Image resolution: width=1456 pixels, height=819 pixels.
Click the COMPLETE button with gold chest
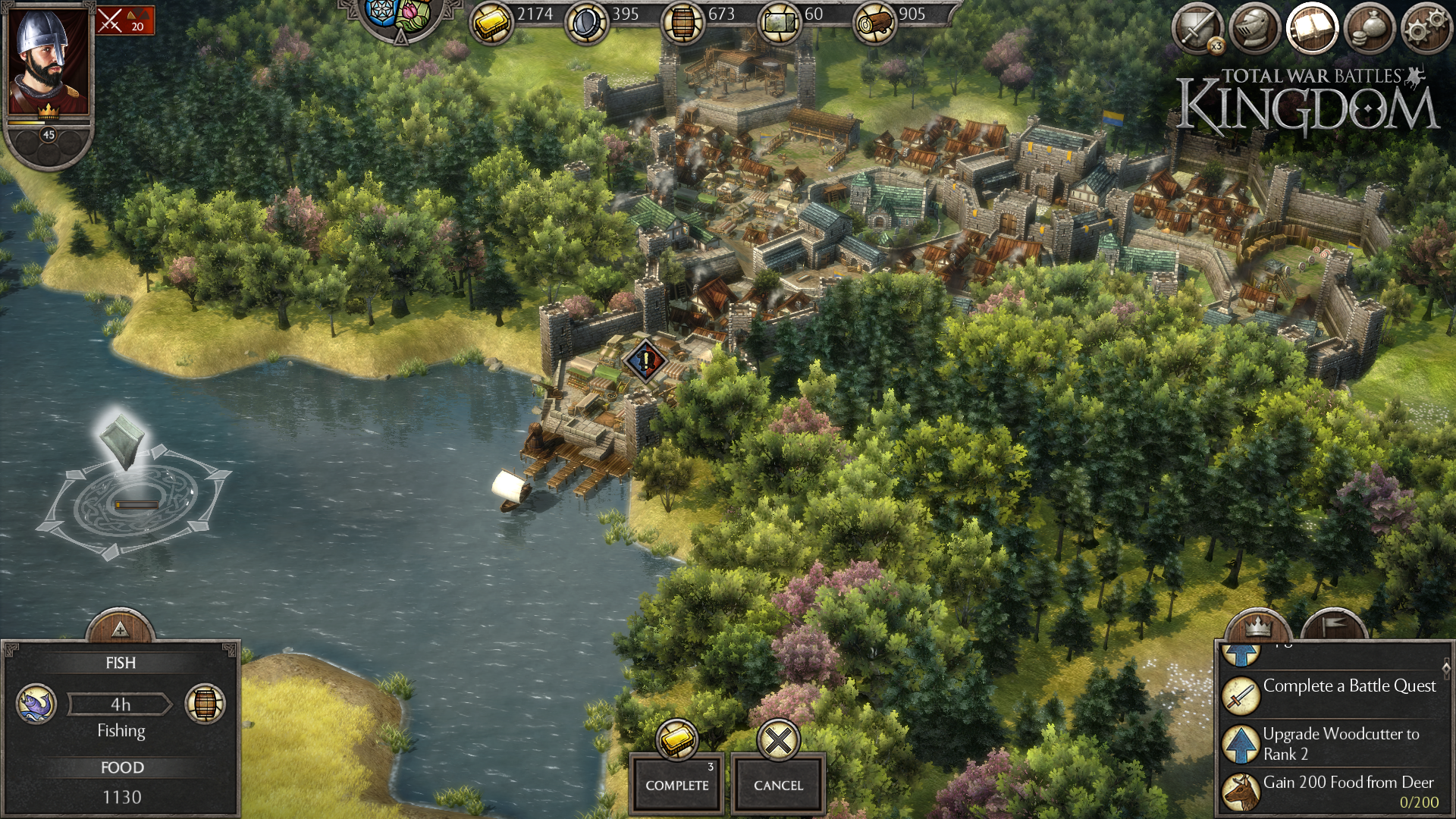(676, 783)
